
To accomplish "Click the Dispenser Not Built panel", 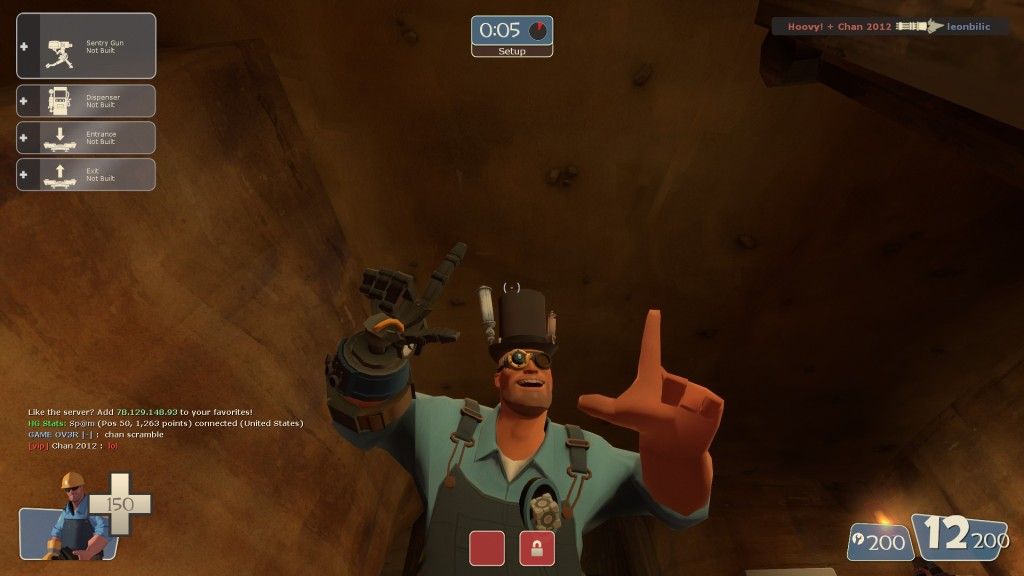I will [x=86, y=101].
